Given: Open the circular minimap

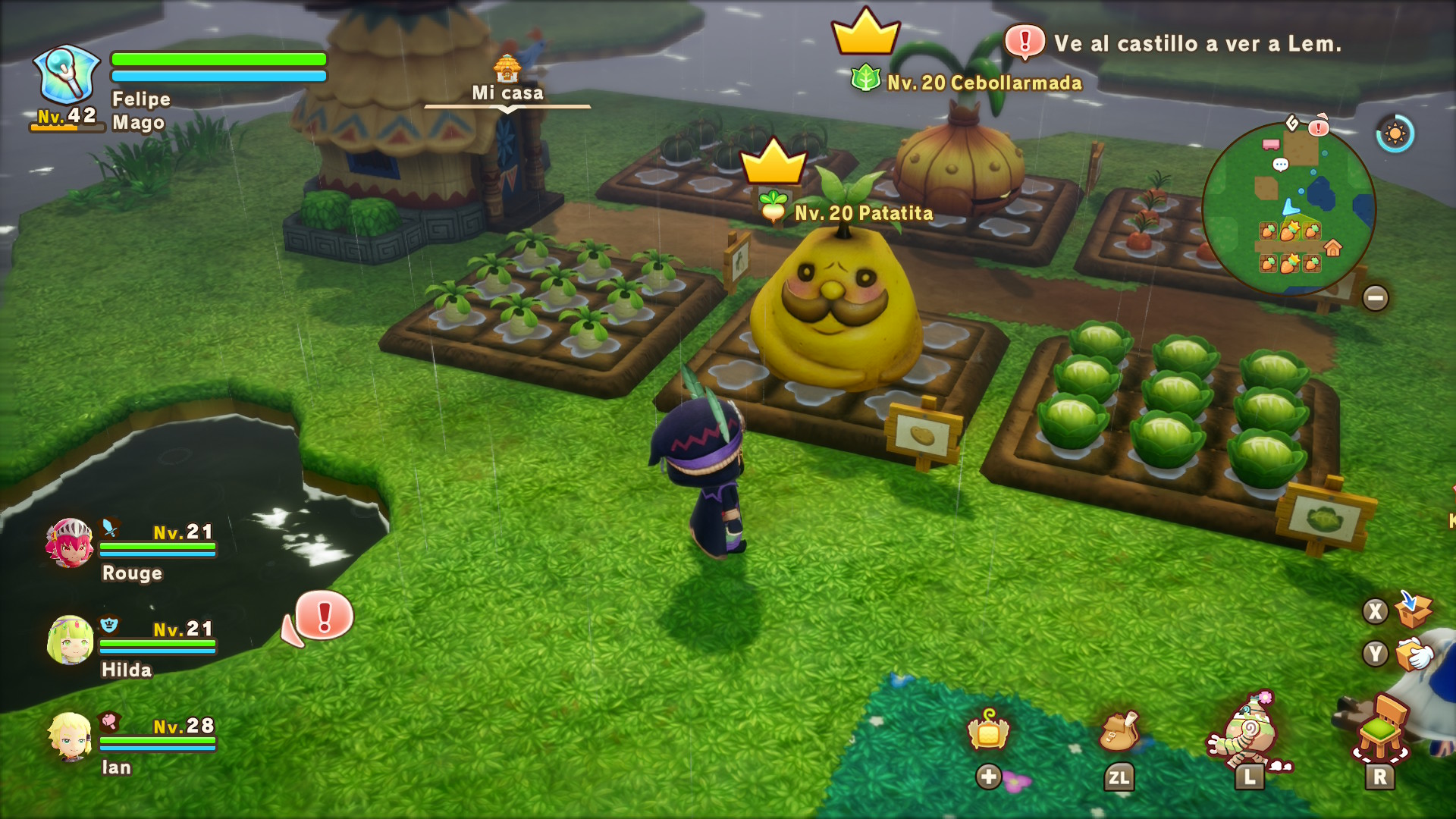Looking at the screenshot, I should pyautogui.click(x=1288, y=208).
